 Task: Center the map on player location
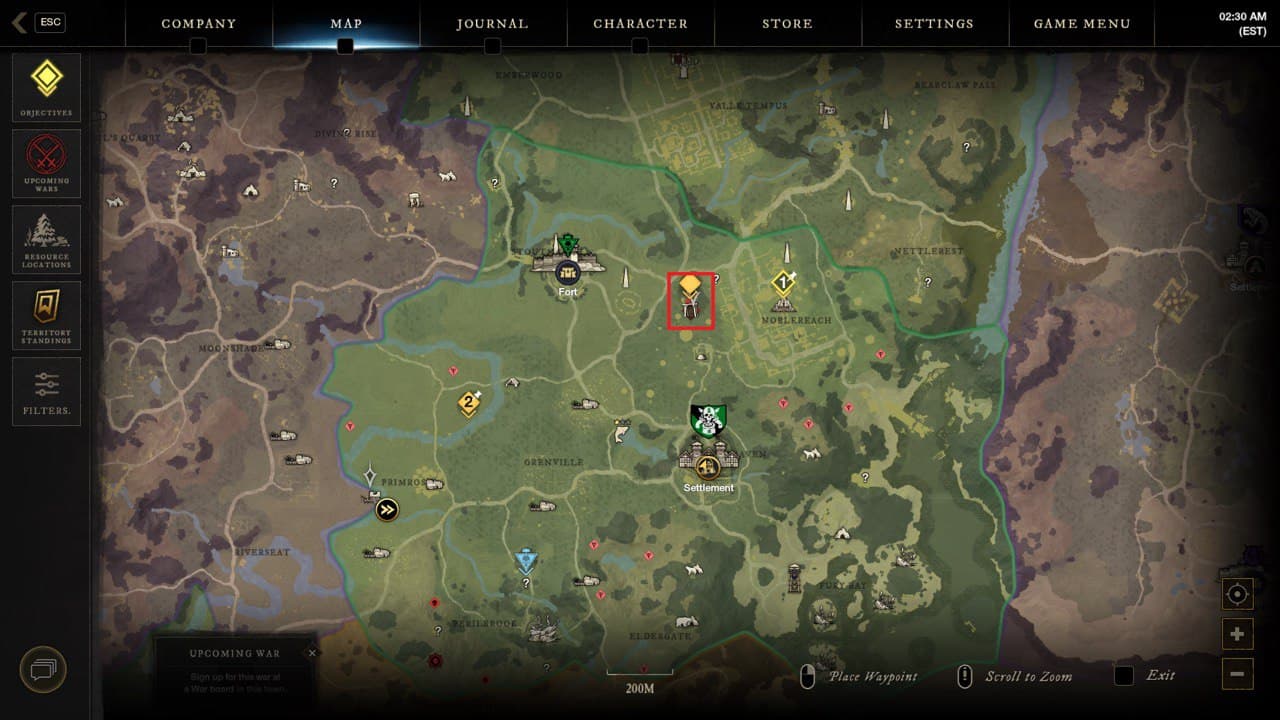point(1237,595)
